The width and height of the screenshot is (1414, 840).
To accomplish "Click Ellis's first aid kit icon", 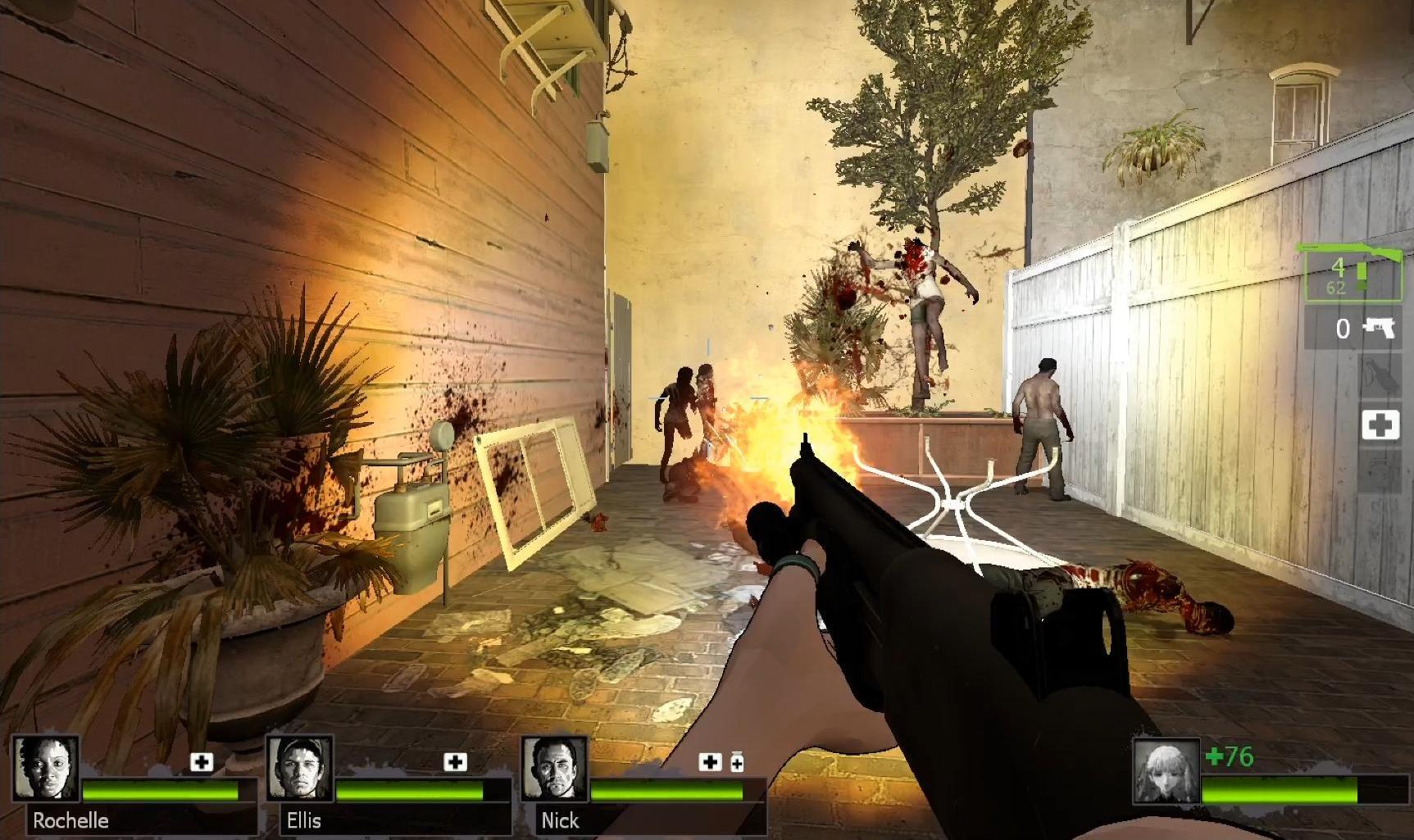I will tap(455, 762).
